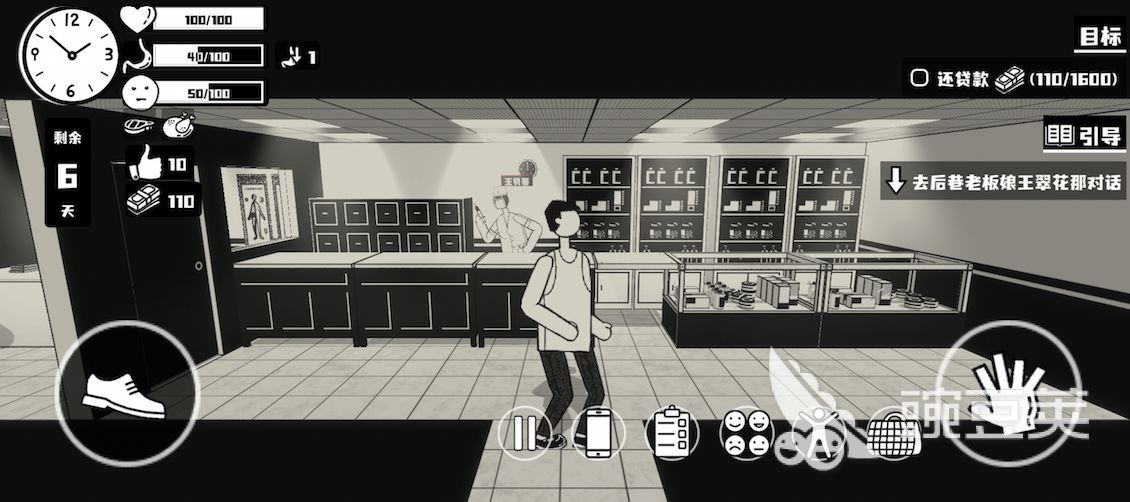Open the clipboard task list
The width and height of the screenshot is (1130, 502).
[668, 434]
